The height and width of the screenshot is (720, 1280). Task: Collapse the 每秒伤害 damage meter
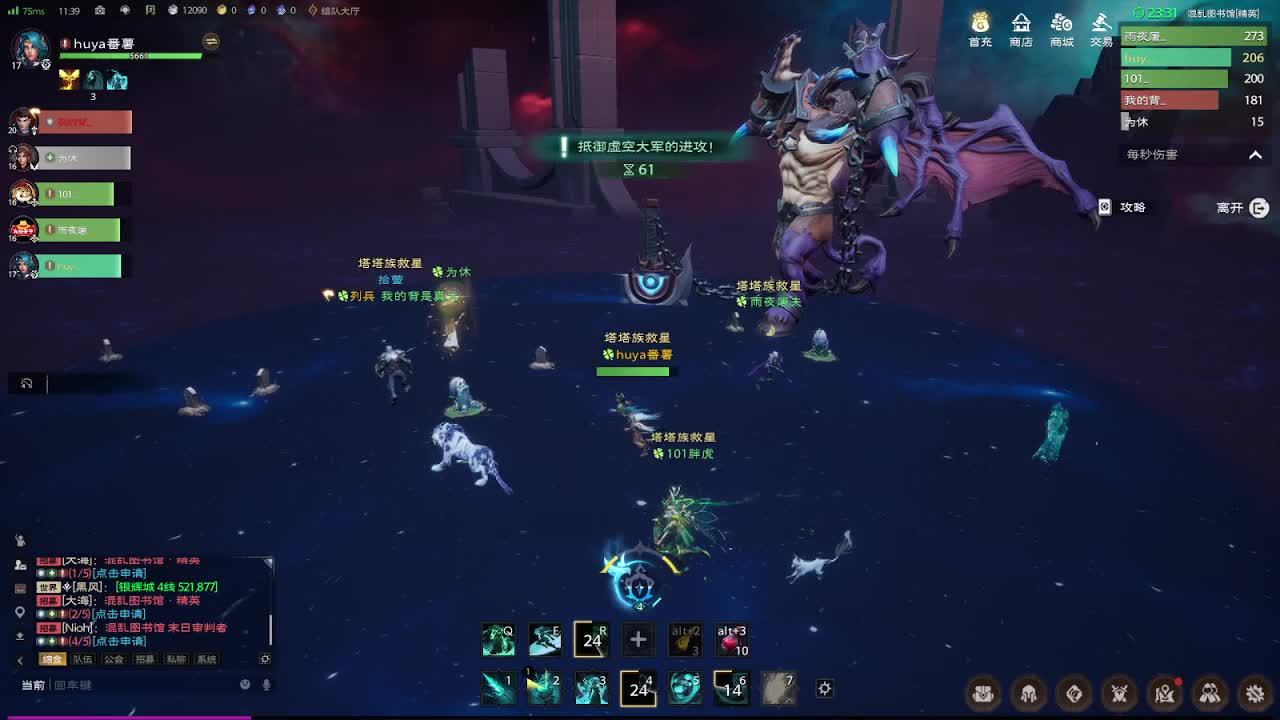click(x=1255, y=155)
